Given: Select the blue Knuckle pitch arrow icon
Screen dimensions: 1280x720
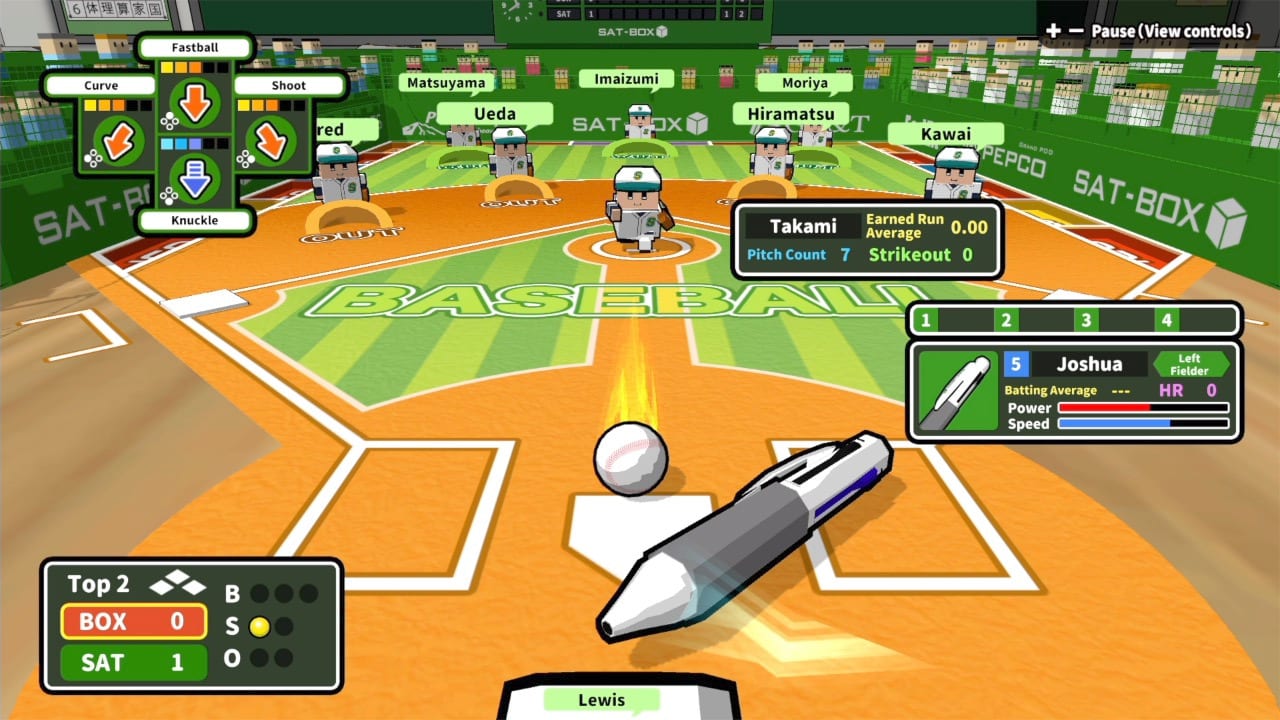Looking at the screenshot, I should (195, 179).
